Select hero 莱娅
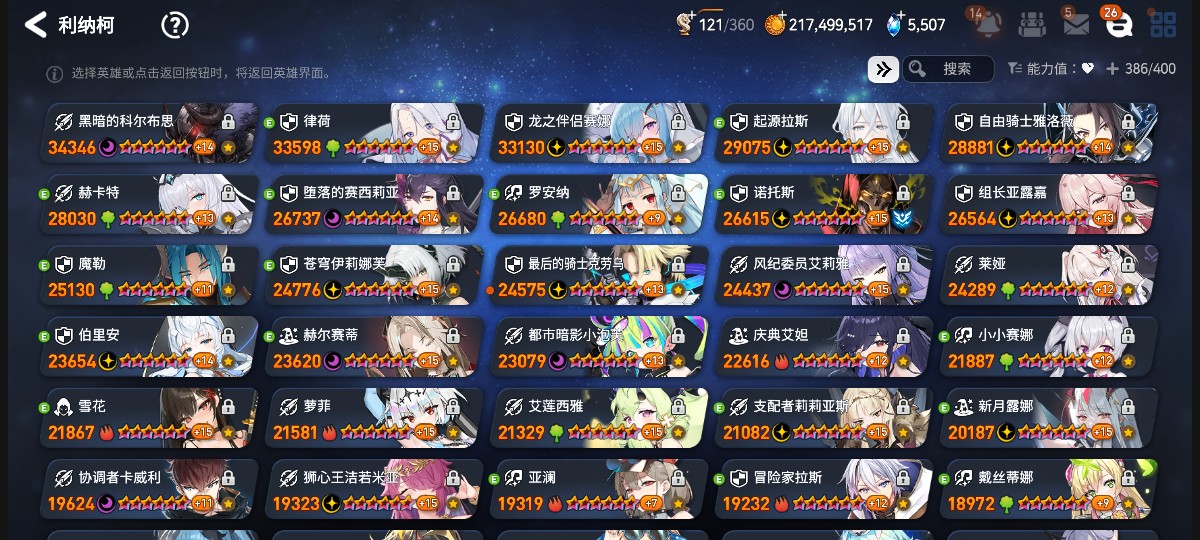This screenshot has height=540, width=1200. (x=1050, y=276)
